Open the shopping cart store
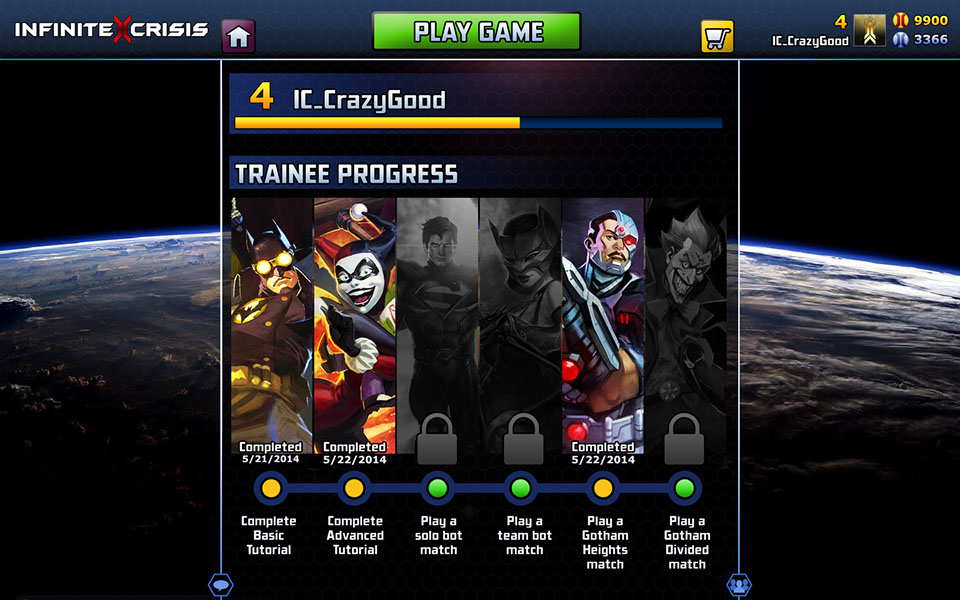 point(717,37)
